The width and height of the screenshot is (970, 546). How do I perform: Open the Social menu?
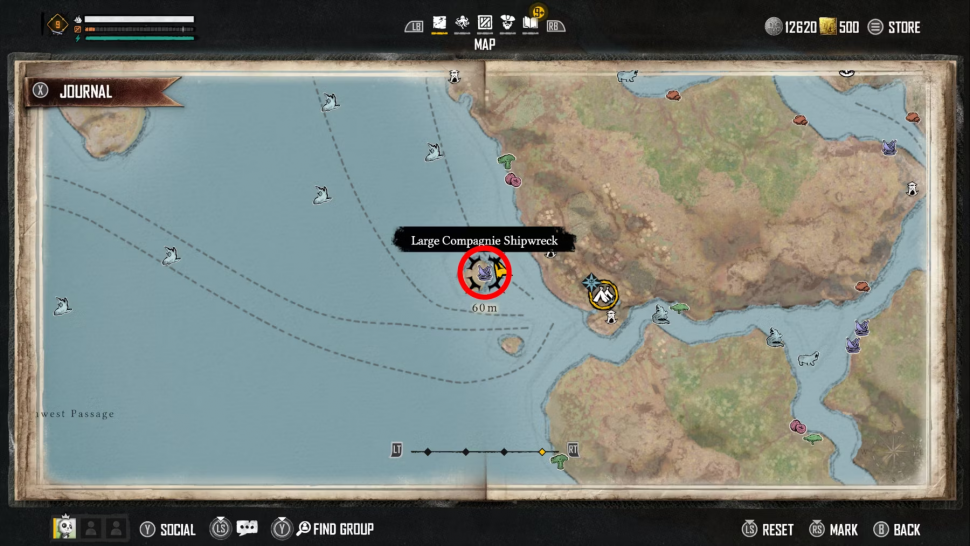pyautogui.click(x=169, y=529)
